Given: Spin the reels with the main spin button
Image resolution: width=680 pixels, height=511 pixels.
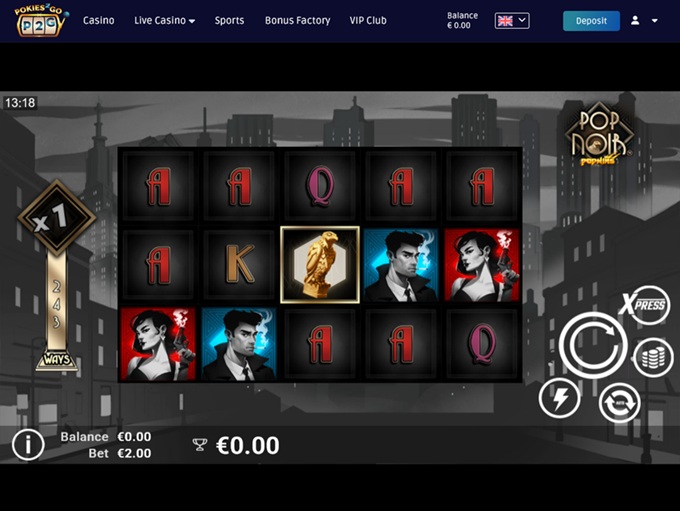Looking at the screenshot, I should (x=593, y=344).
